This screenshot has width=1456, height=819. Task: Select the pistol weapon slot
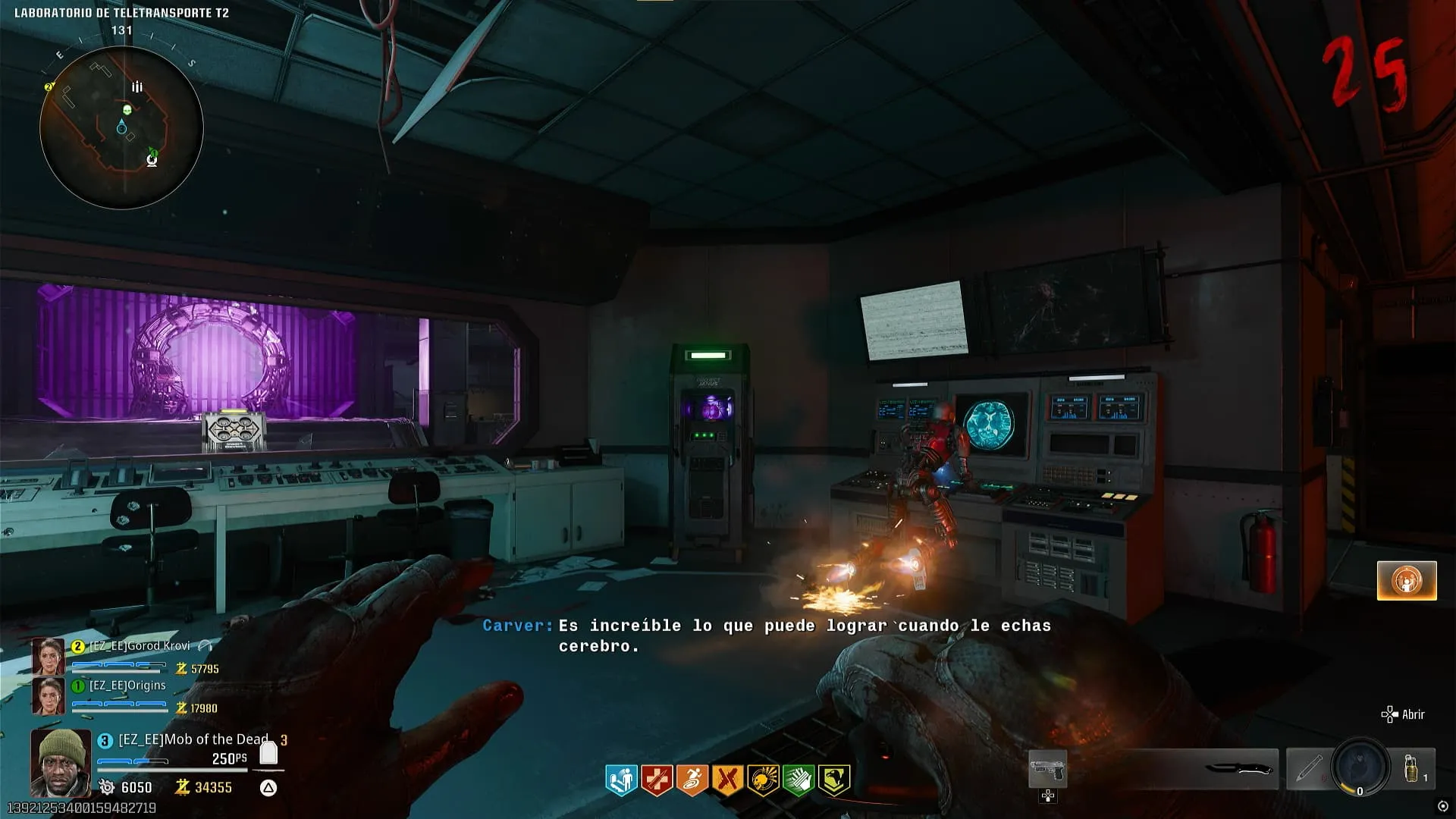coord(1047,770)
